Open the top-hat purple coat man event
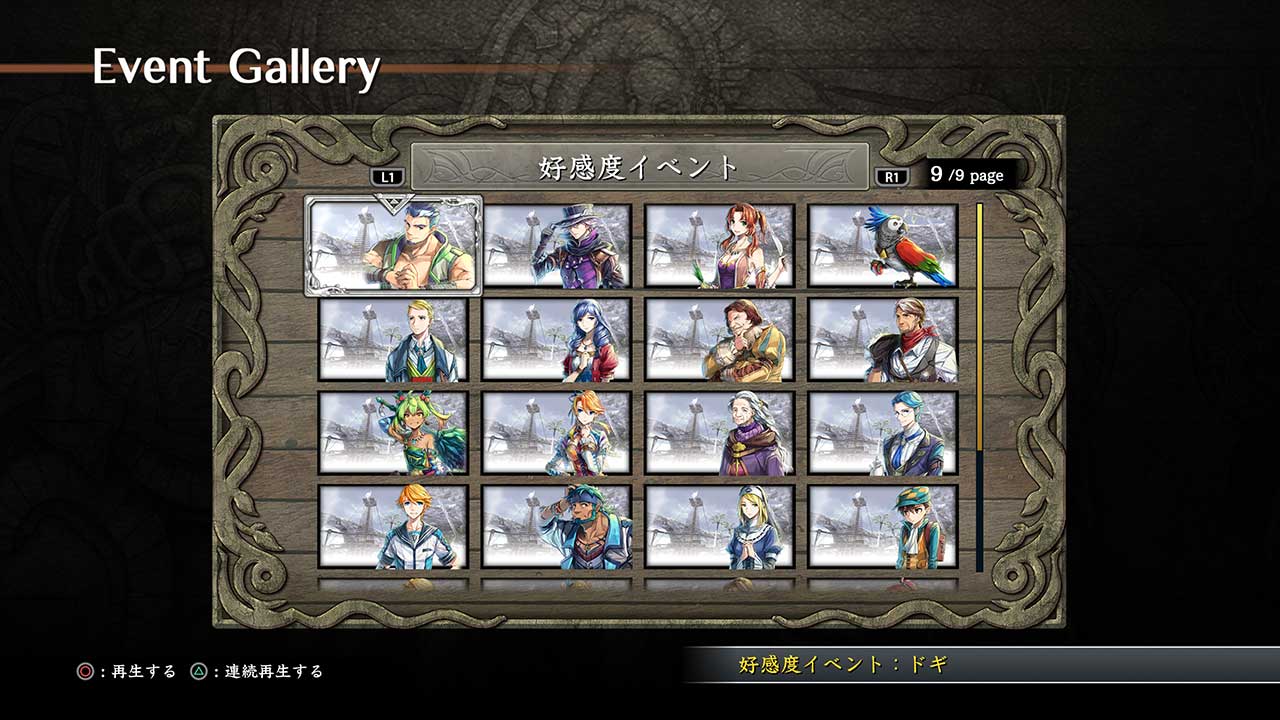 coord(557,246)
